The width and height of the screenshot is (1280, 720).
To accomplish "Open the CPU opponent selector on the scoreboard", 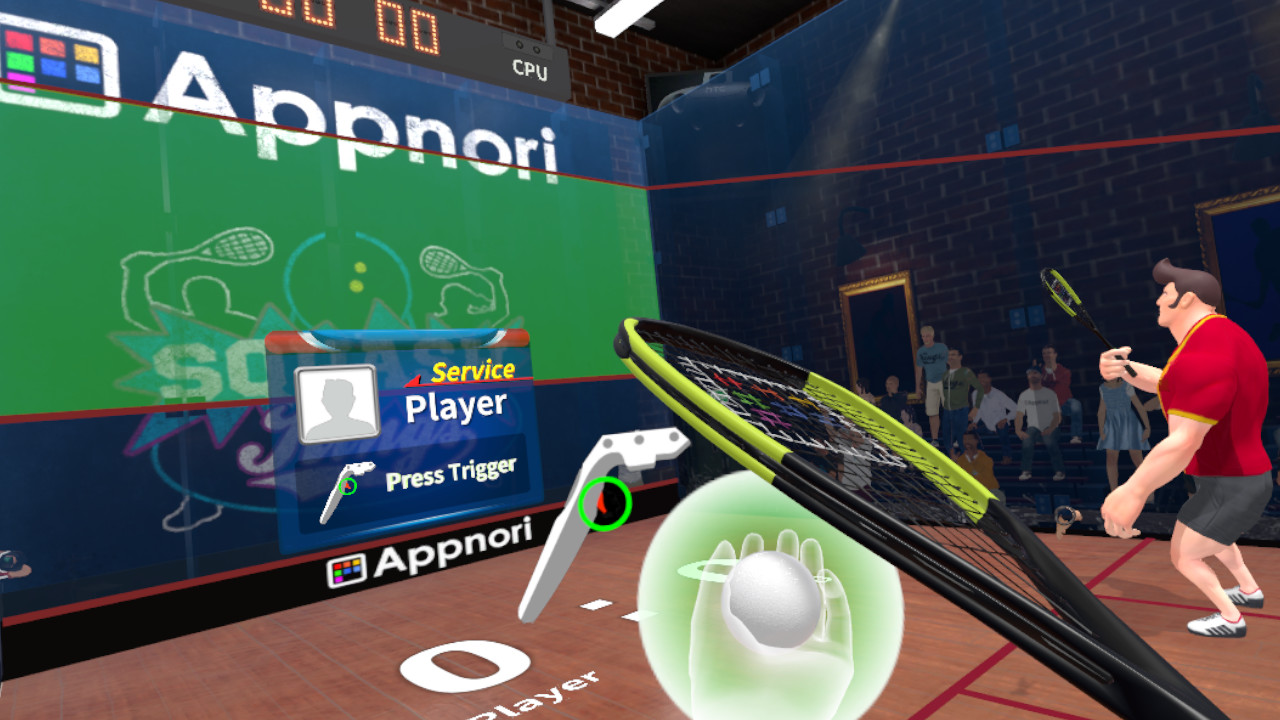I will pos(532,71).
